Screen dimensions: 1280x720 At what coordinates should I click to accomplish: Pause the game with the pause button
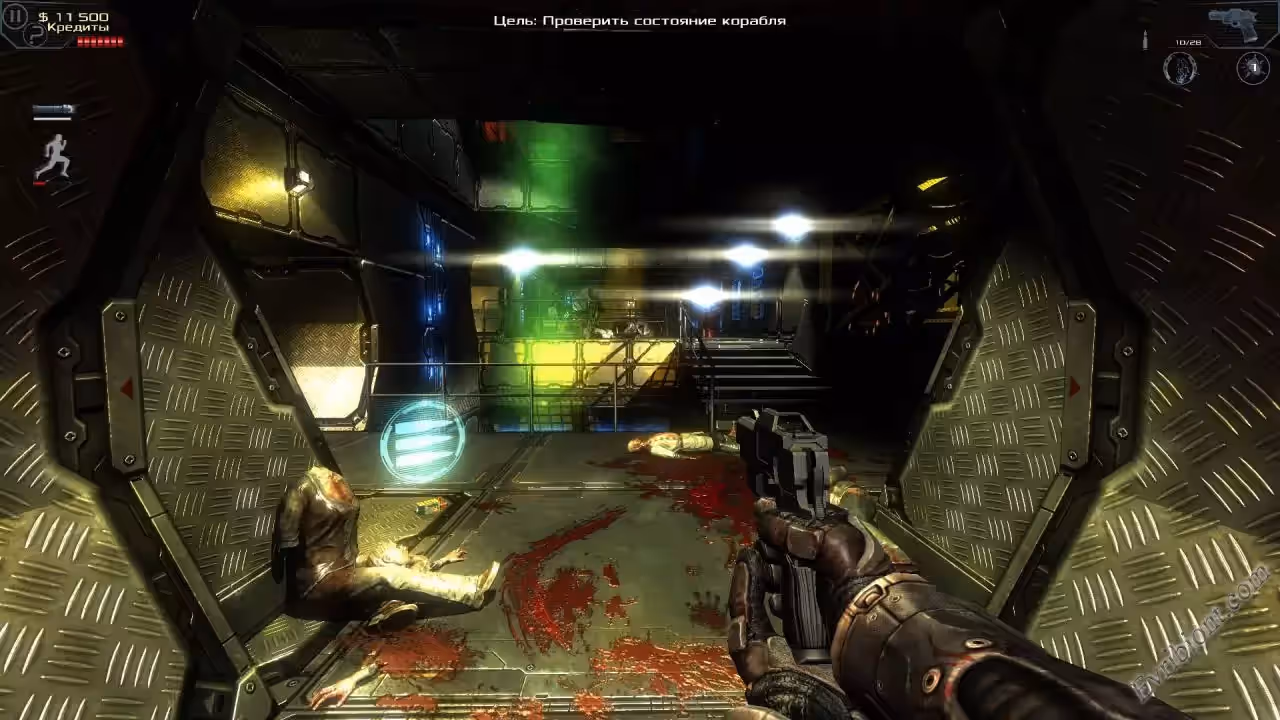pos(15,16)
